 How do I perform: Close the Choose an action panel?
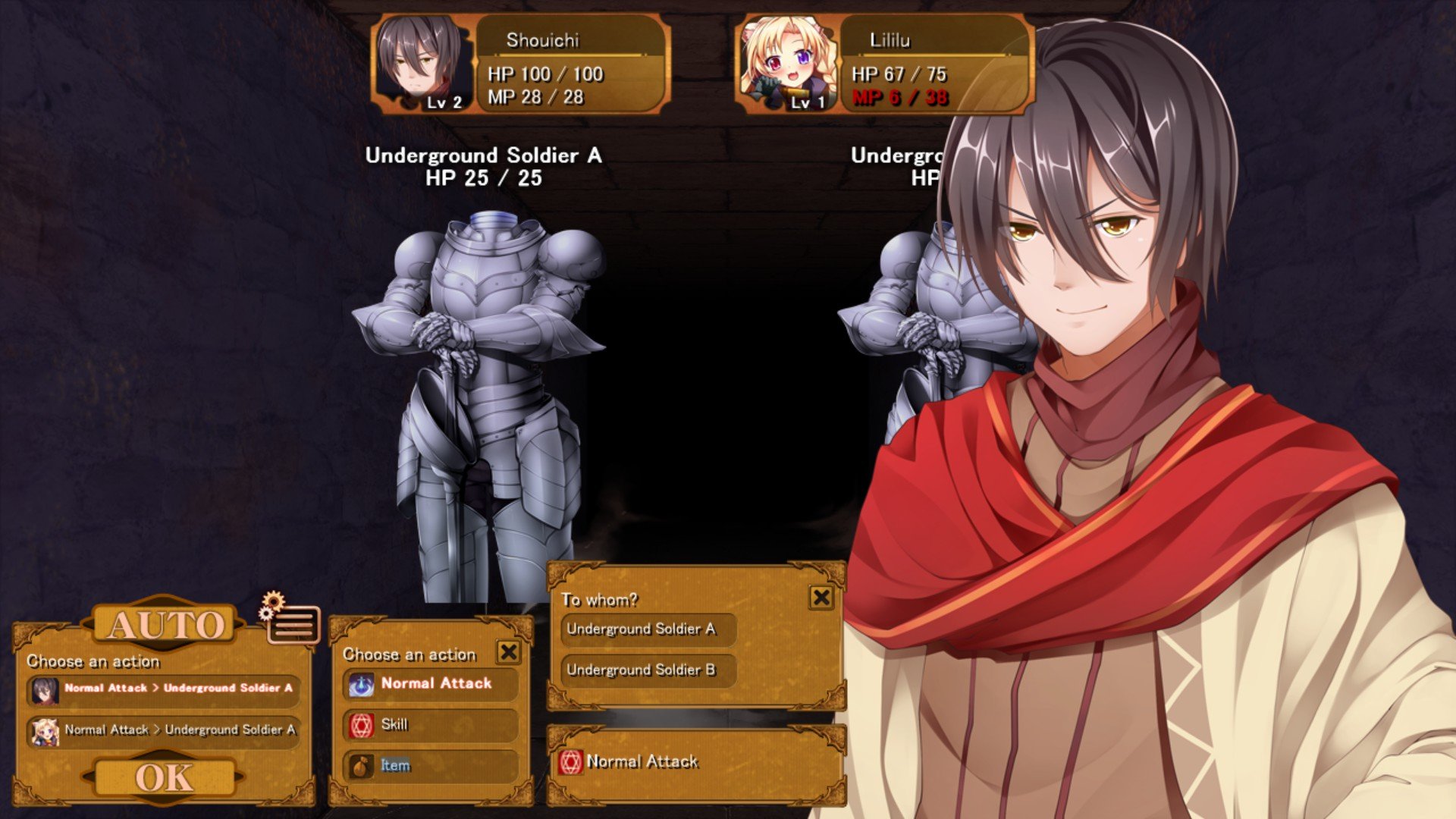click(x=508, y=651)
